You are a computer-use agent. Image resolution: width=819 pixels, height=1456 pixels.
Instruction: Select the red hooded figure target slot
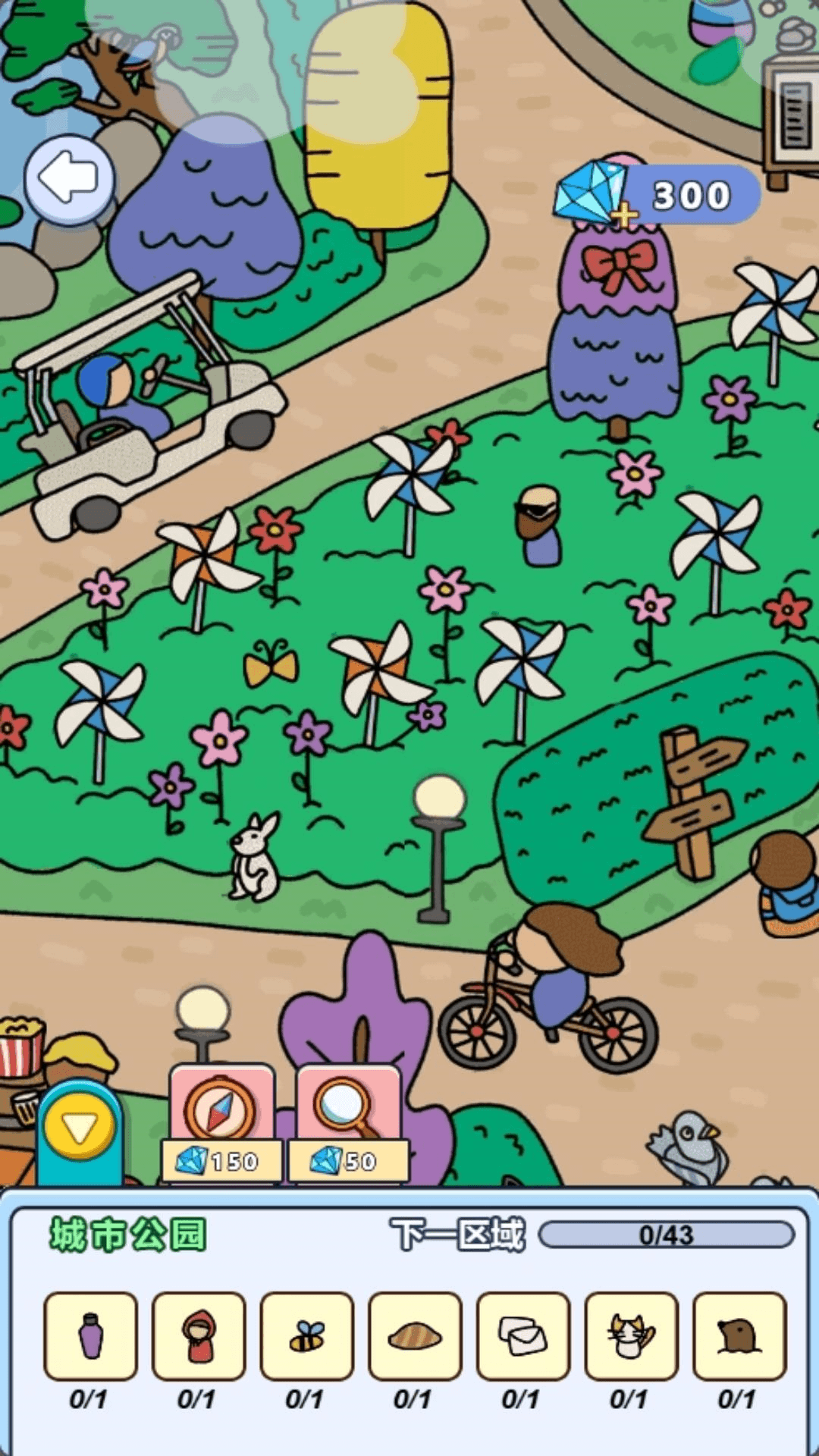(x=199, y=1335)
